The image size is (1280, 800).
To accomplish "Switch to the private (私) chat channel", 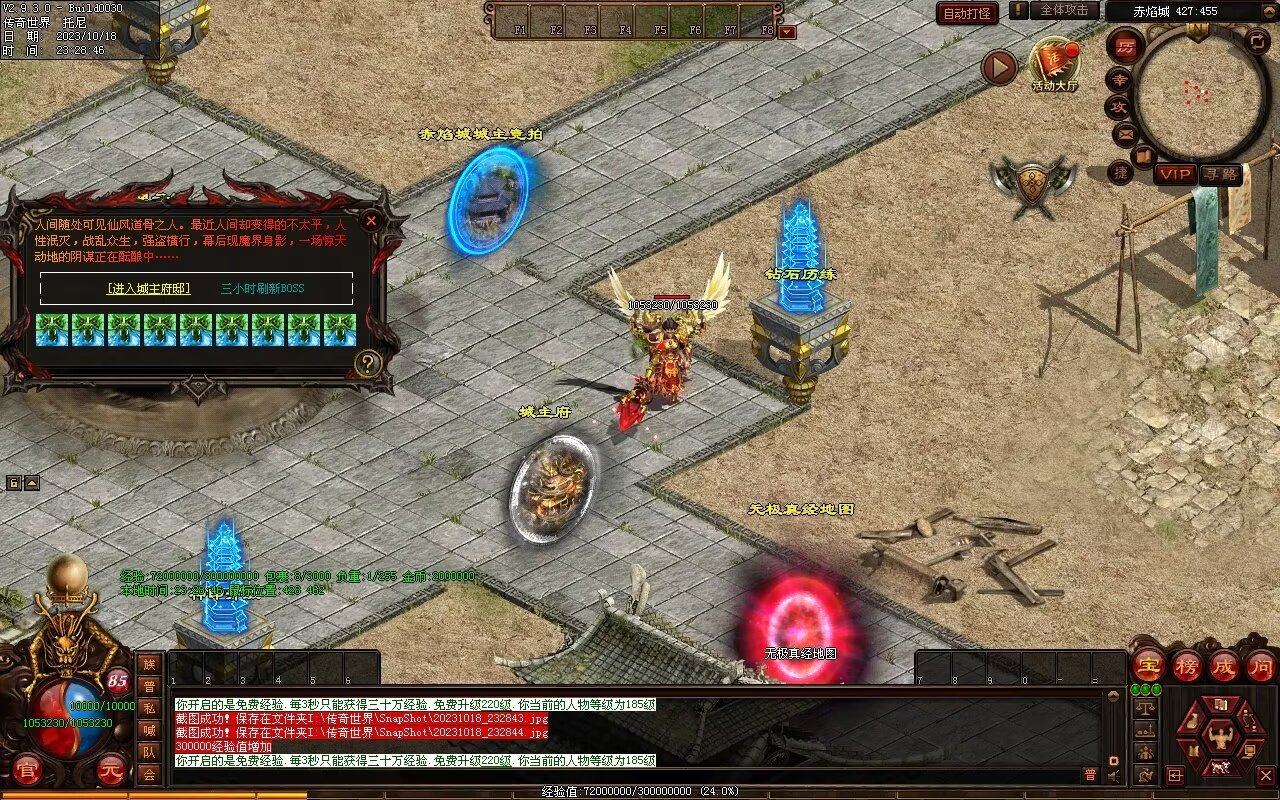I will tap(149, 708).
